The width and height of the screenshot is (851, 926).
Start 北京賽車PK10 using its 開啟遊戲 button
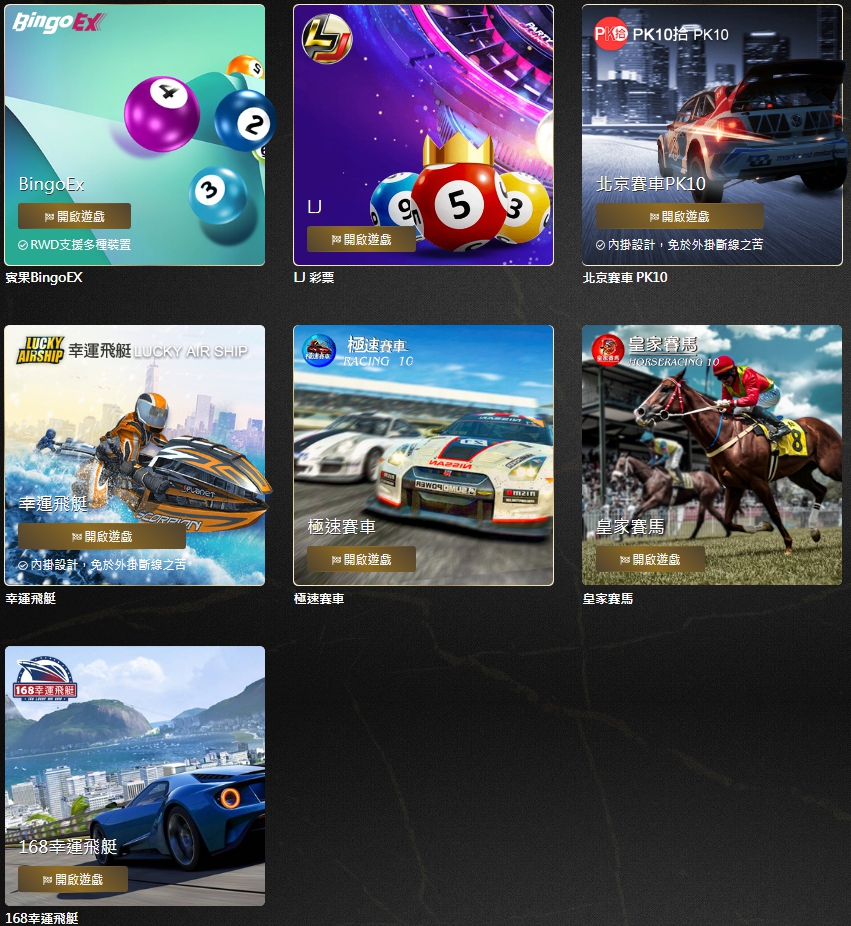point(679,216)
